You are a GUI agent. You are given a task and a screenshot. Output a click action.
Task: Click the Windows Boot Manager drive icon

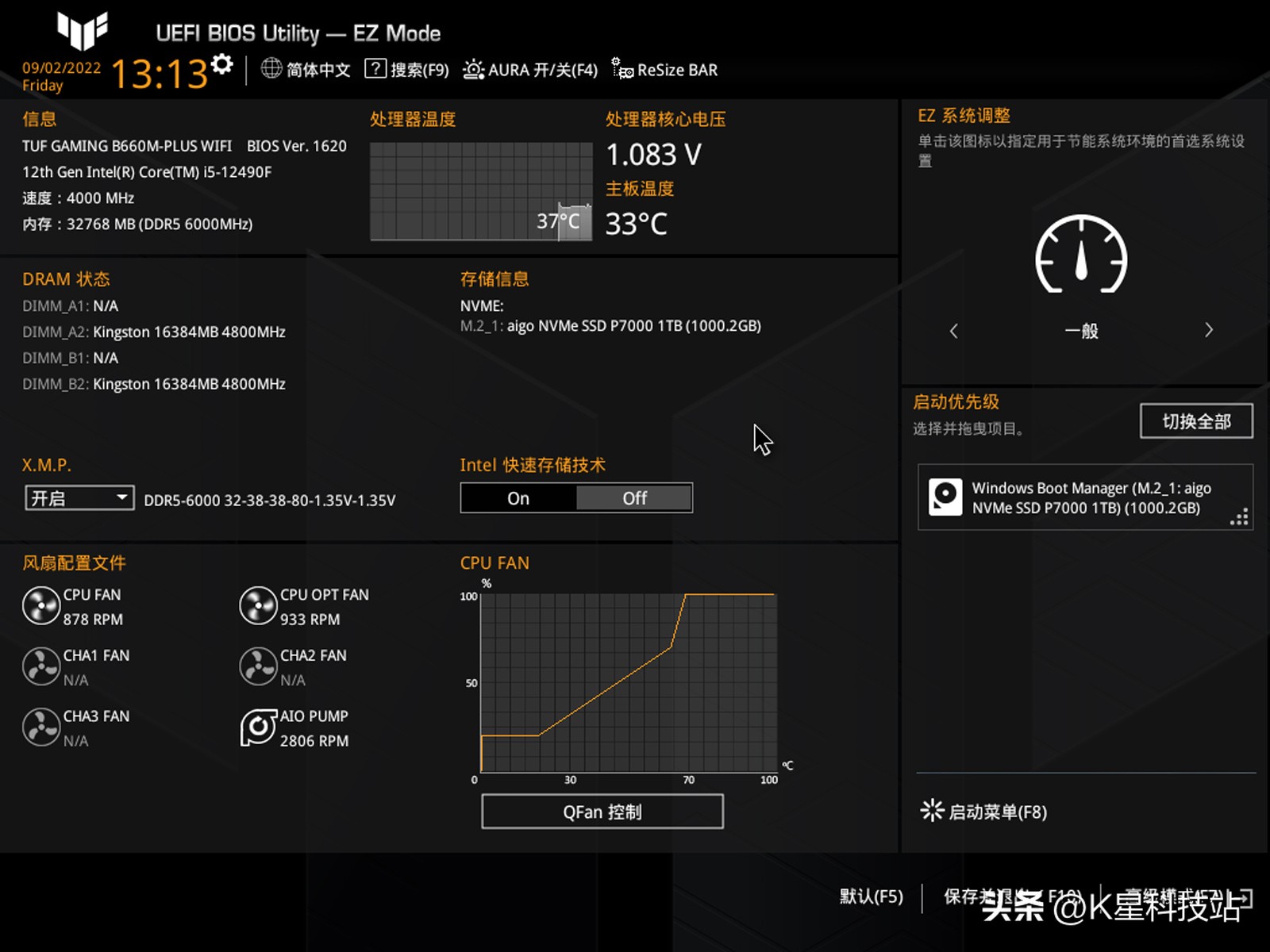[x=945, y=497]
